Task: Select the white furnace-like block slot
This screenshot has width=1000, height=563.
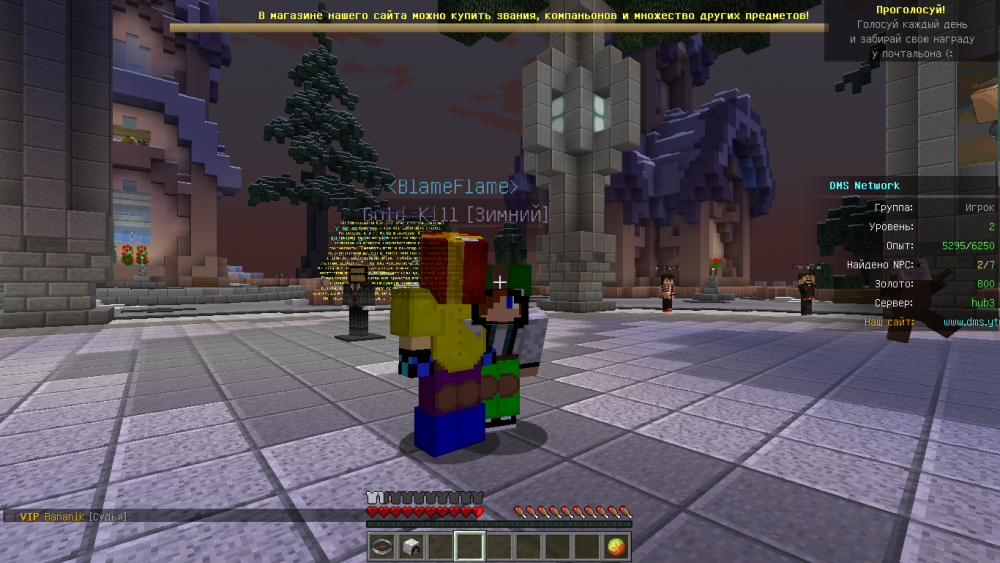Action: pos(410,546)
